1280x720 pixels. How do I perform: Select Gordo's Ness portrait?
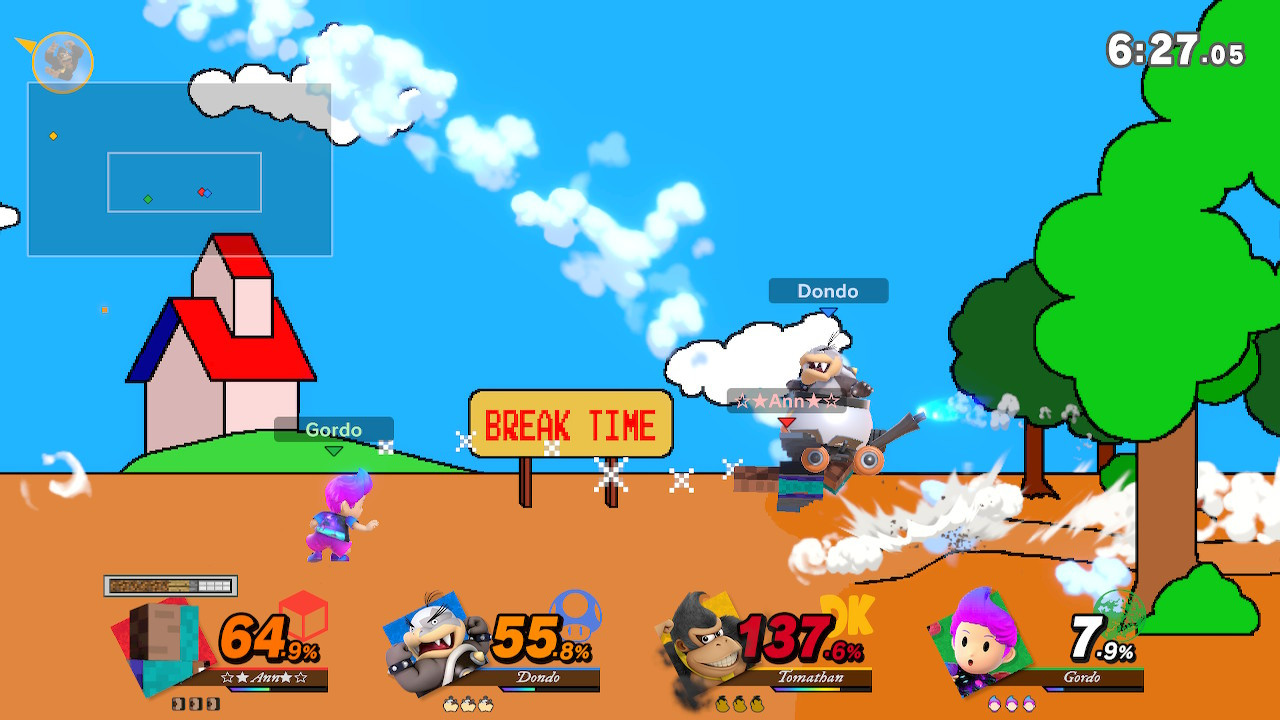click(x=975, y=640)
